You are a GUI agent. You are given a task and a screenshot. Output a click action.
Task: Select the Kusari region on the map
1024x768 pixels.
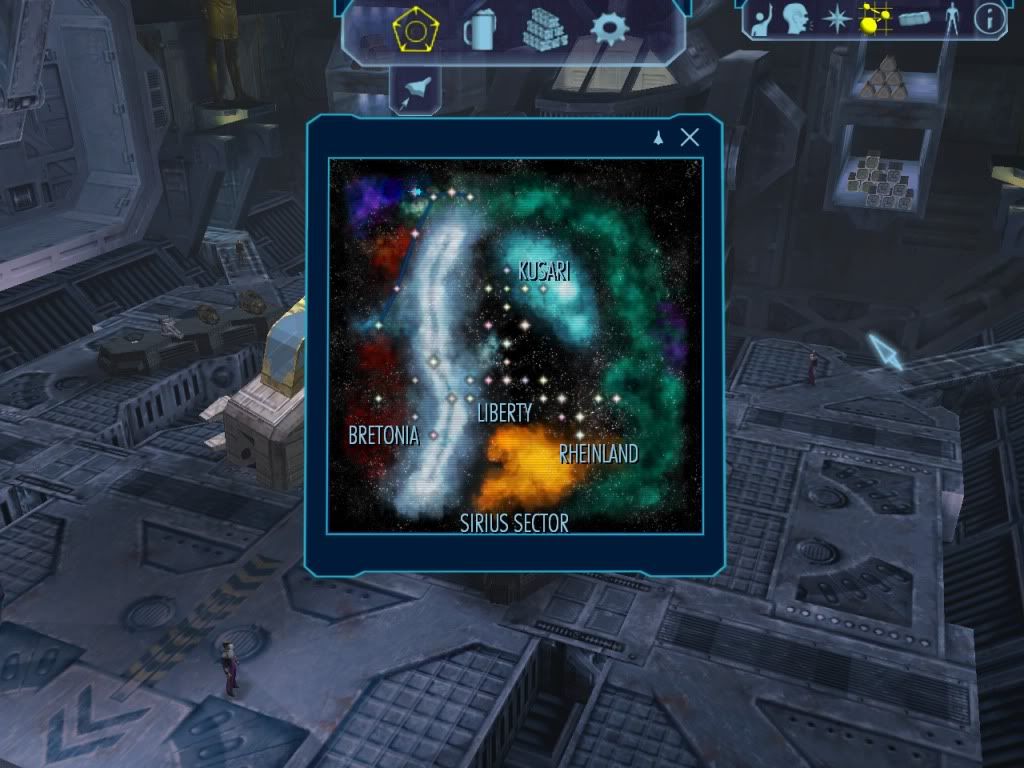pos(544,271)
